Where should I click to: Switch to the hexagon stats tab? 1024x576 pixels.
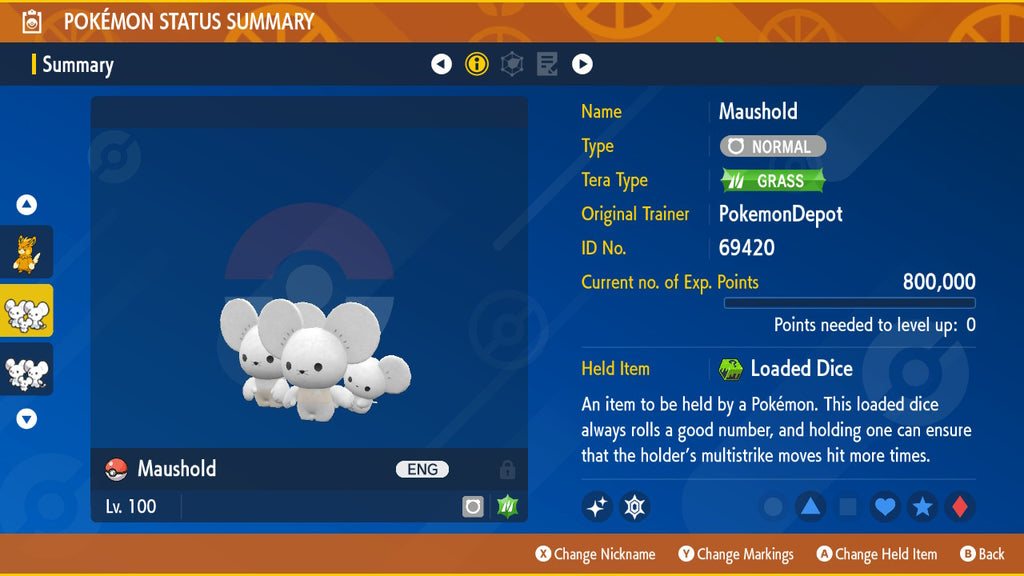512,65
